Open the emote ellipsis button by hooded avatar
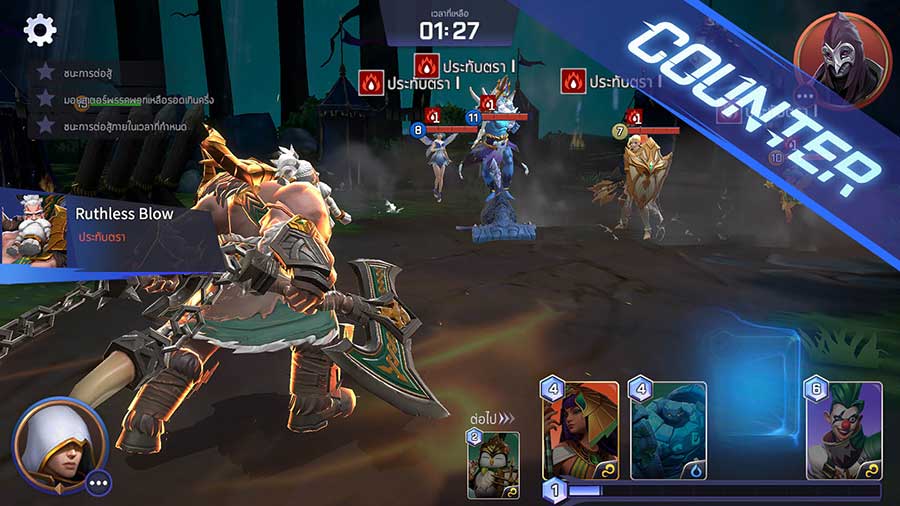The width and height of the screenshot is (900, 506). click(x=98, y=482)
